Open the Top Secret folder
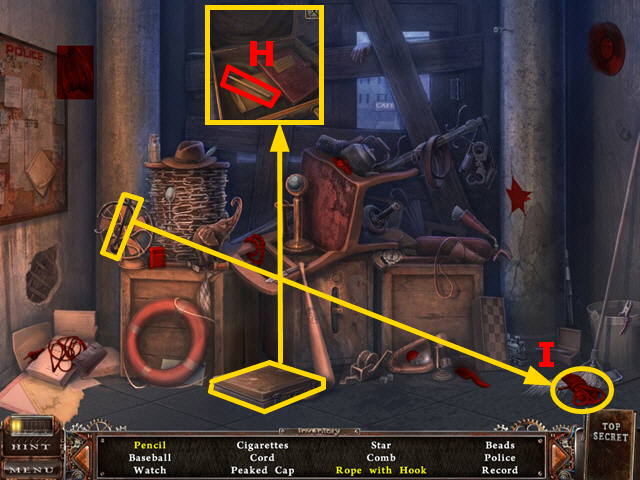Image resolution: width=640 pixels, height=480 pixels. tap(610, 429)
